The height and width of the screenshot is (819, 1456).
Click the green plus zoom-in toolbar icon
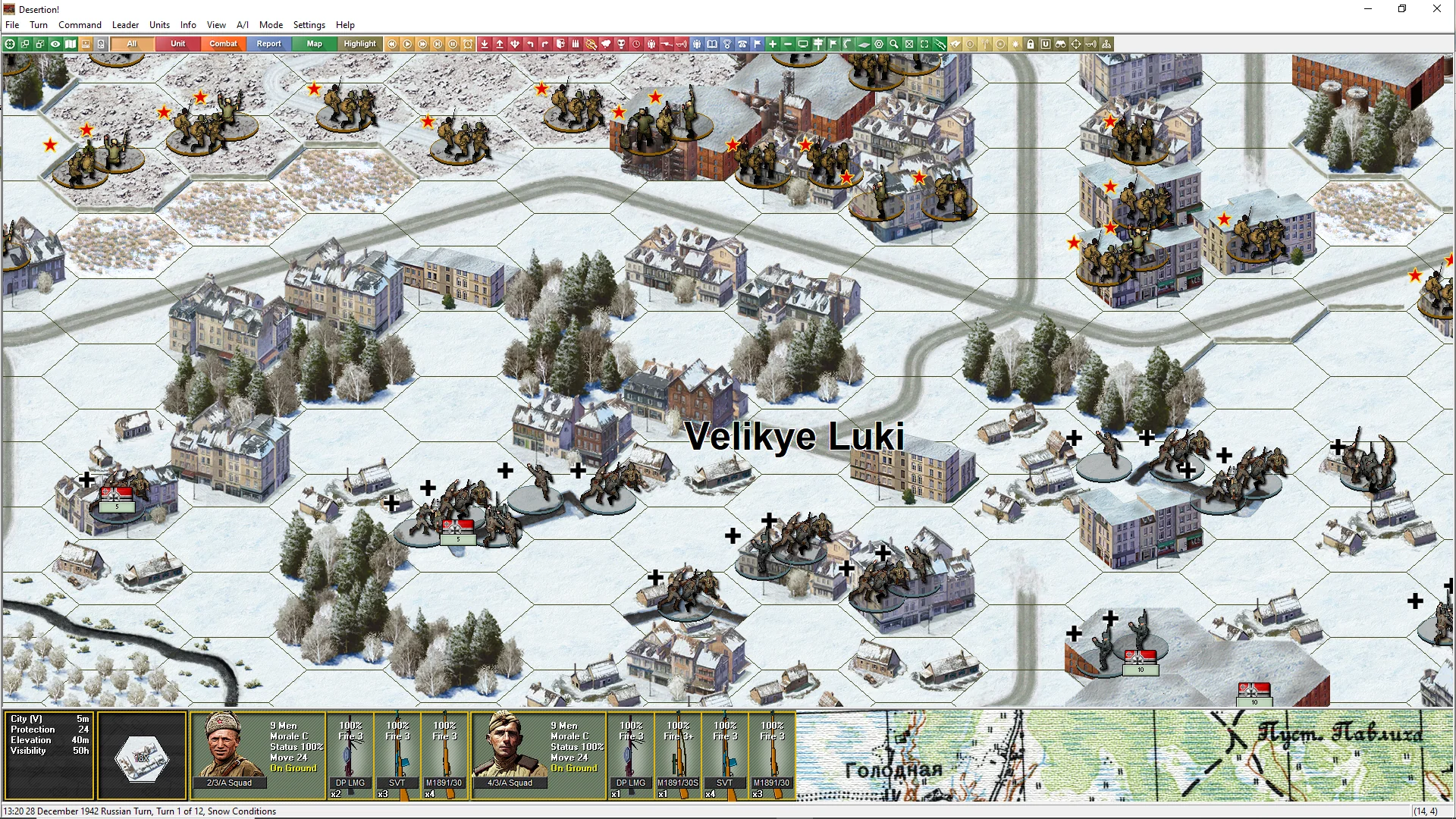pyautogui.click(x=773, y=44)
